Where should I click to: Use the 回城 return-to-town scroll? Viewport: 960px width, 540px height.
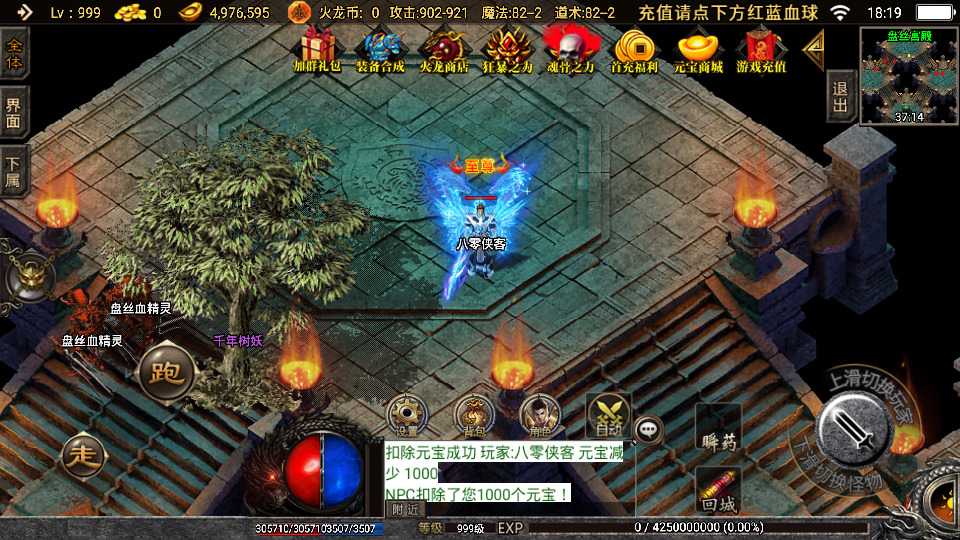[x=718, y=491]
